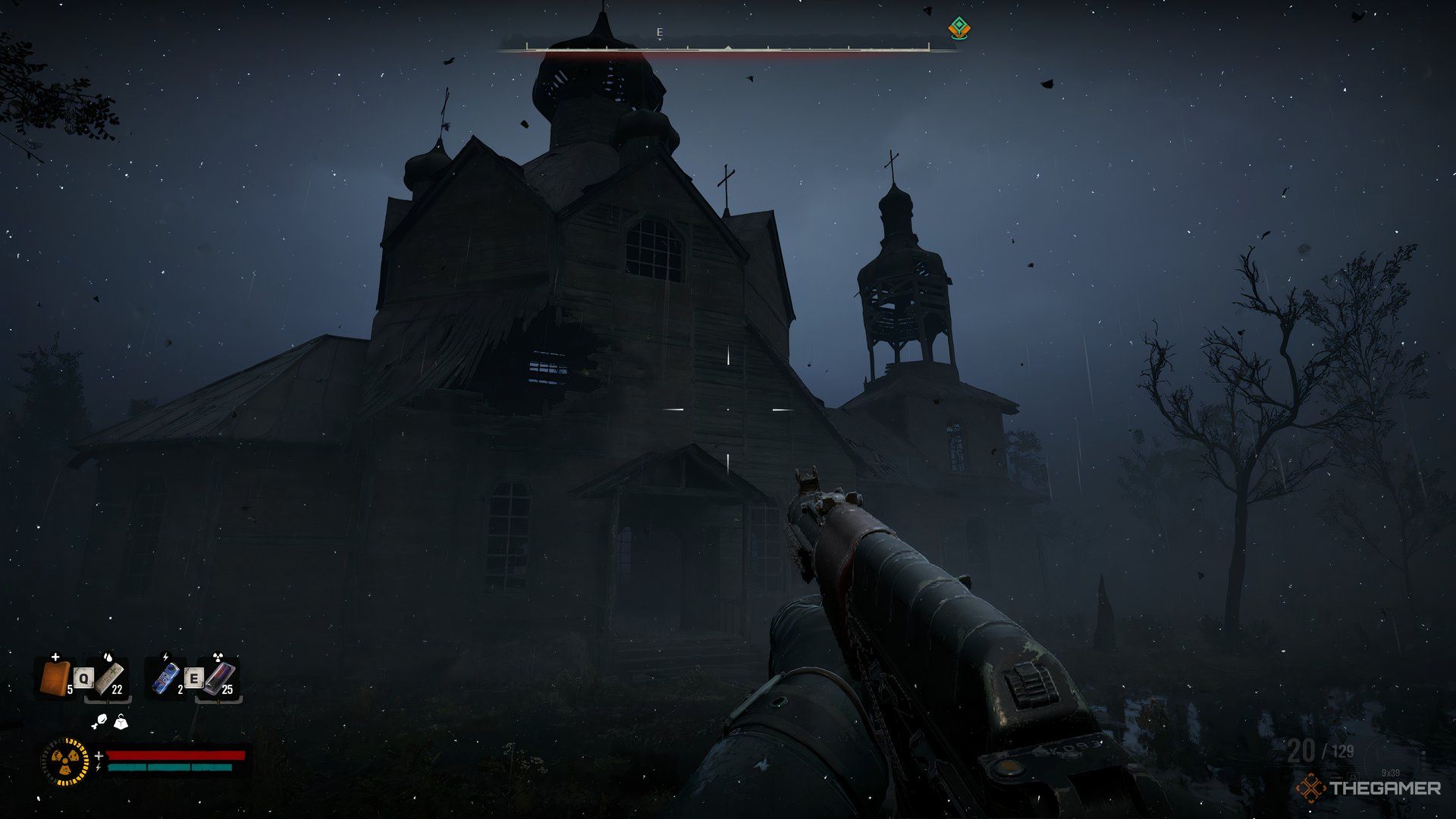Viewport: 1456px width, 819px height.
Task: Click the drumstick hunger status icon
Action: tap(101, 721)
